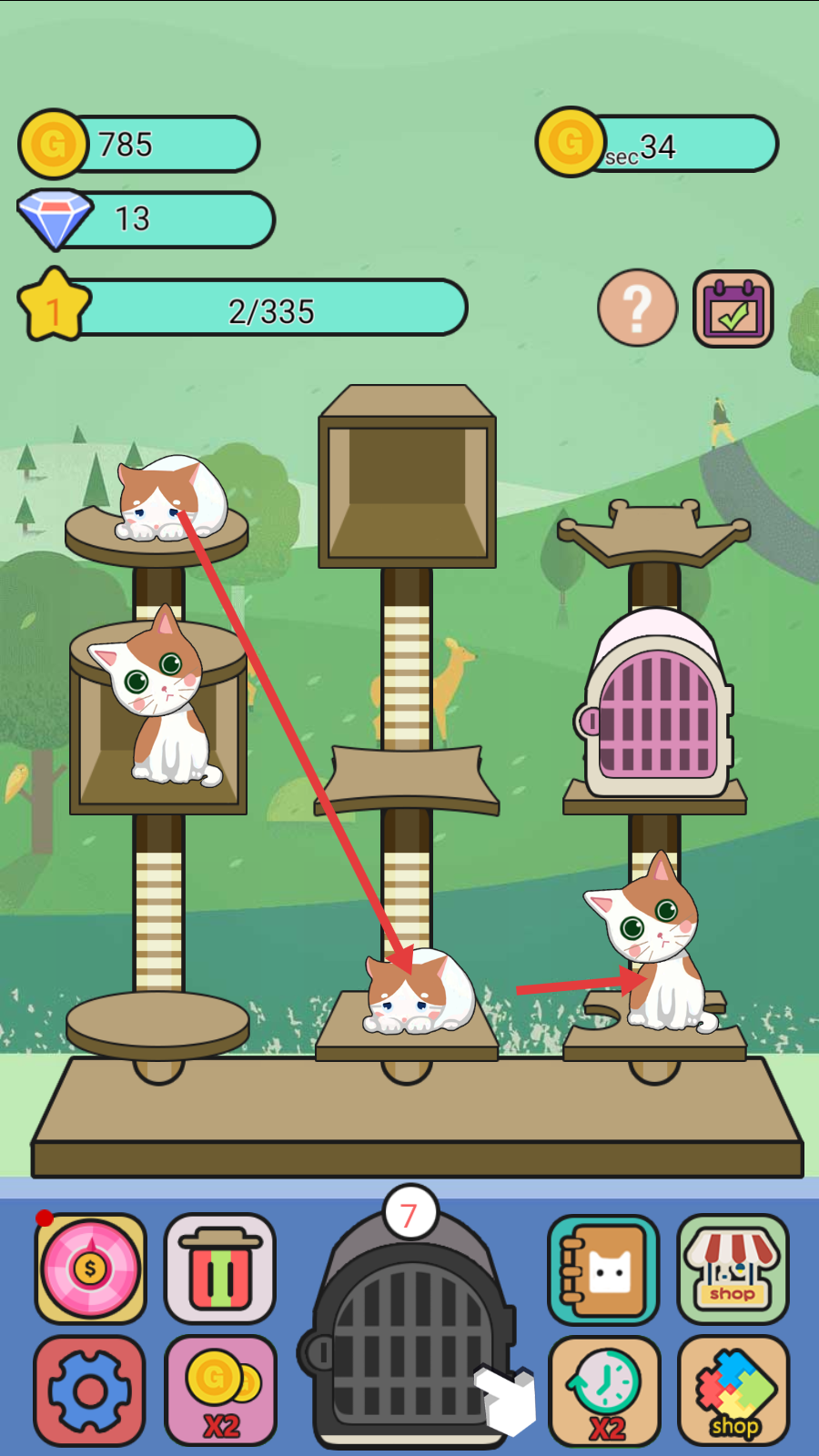Open the blue gear settings
819x1456 pixels.
tap(89, 1390)
